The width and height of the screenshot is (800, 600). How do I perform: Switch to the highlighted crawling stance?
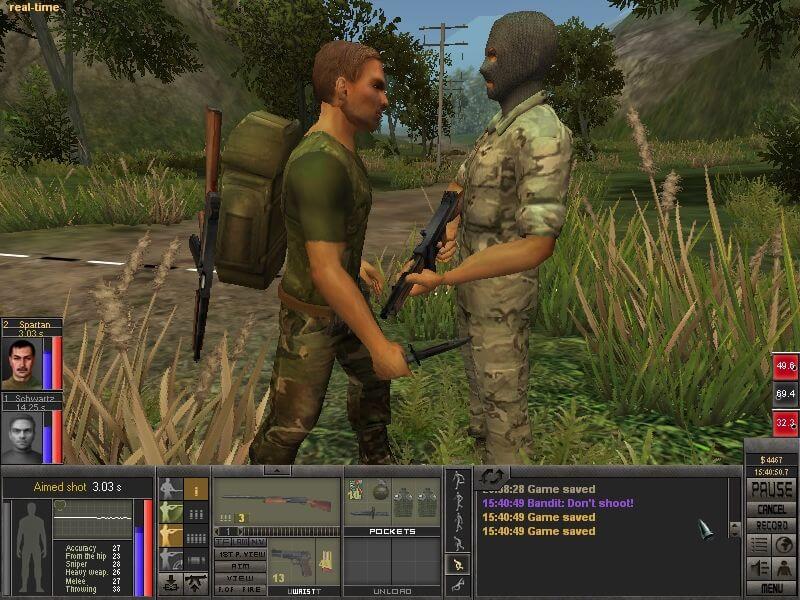tap(458, 565)
